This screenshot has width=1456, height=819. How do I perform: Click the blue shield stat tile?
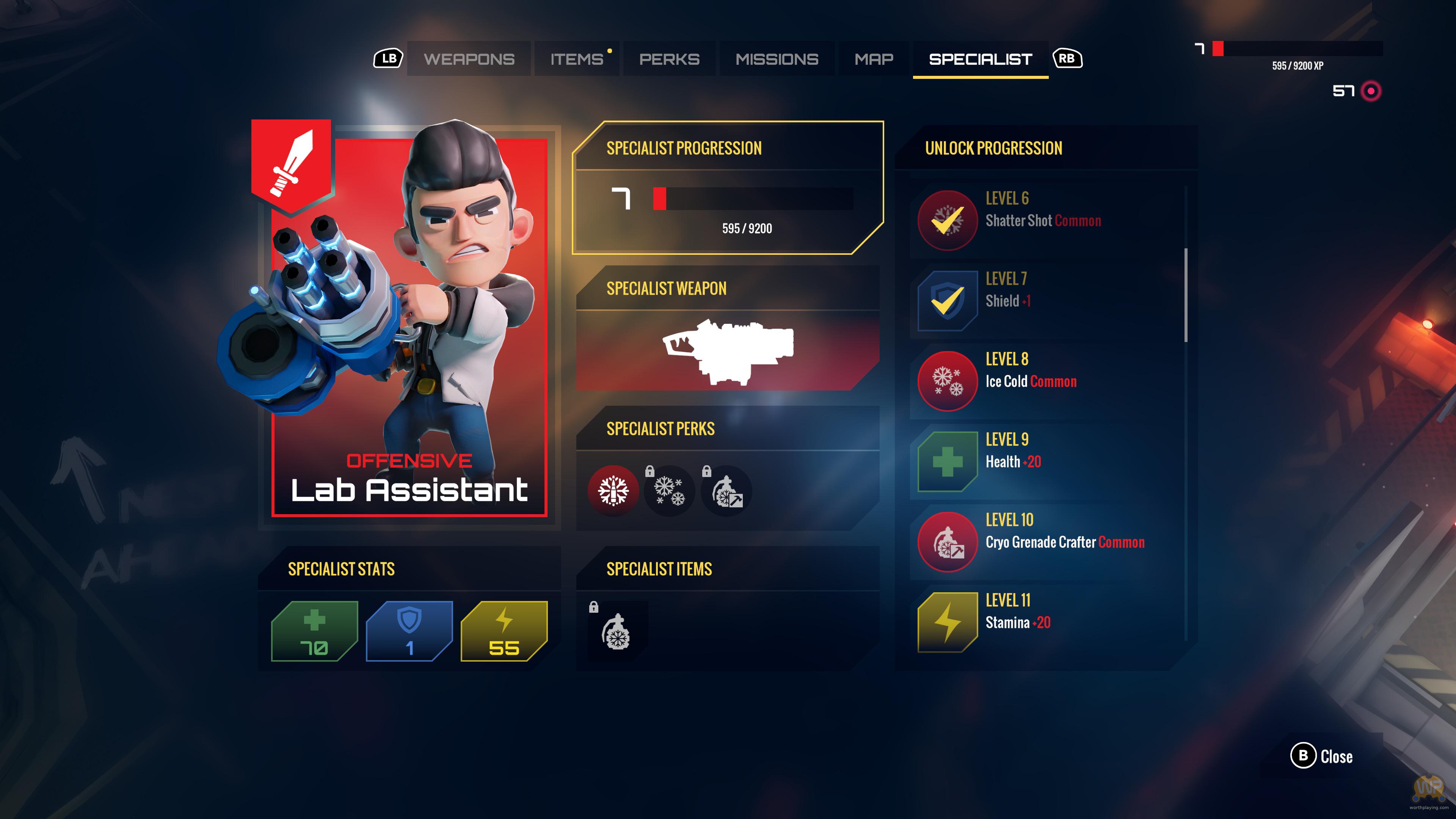tap(409, 631)
